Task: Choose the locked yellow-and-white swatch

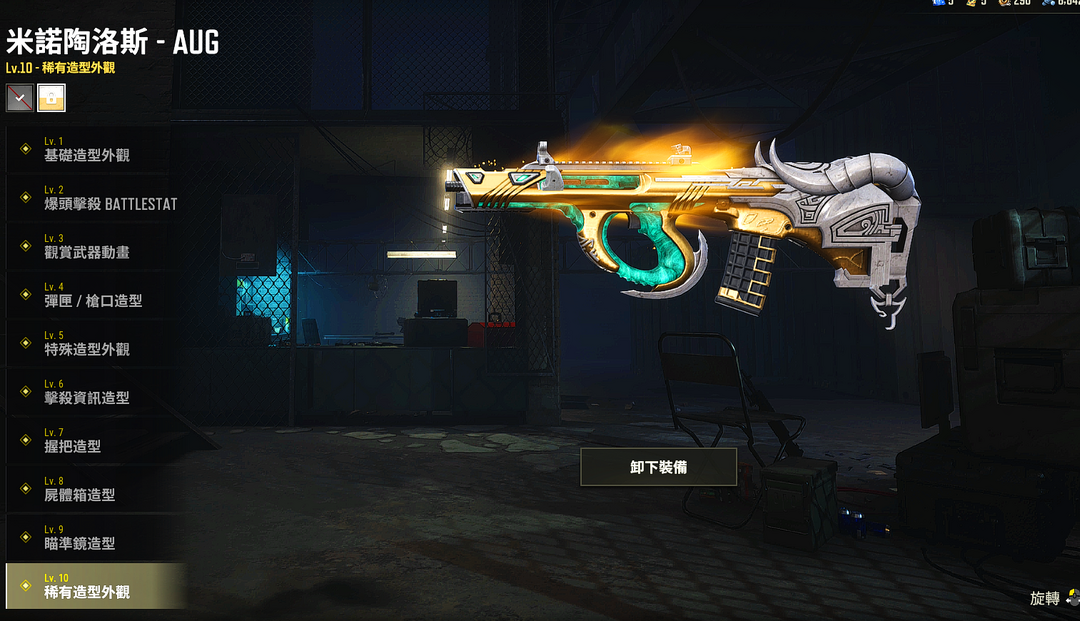Action: coord(51,98)
